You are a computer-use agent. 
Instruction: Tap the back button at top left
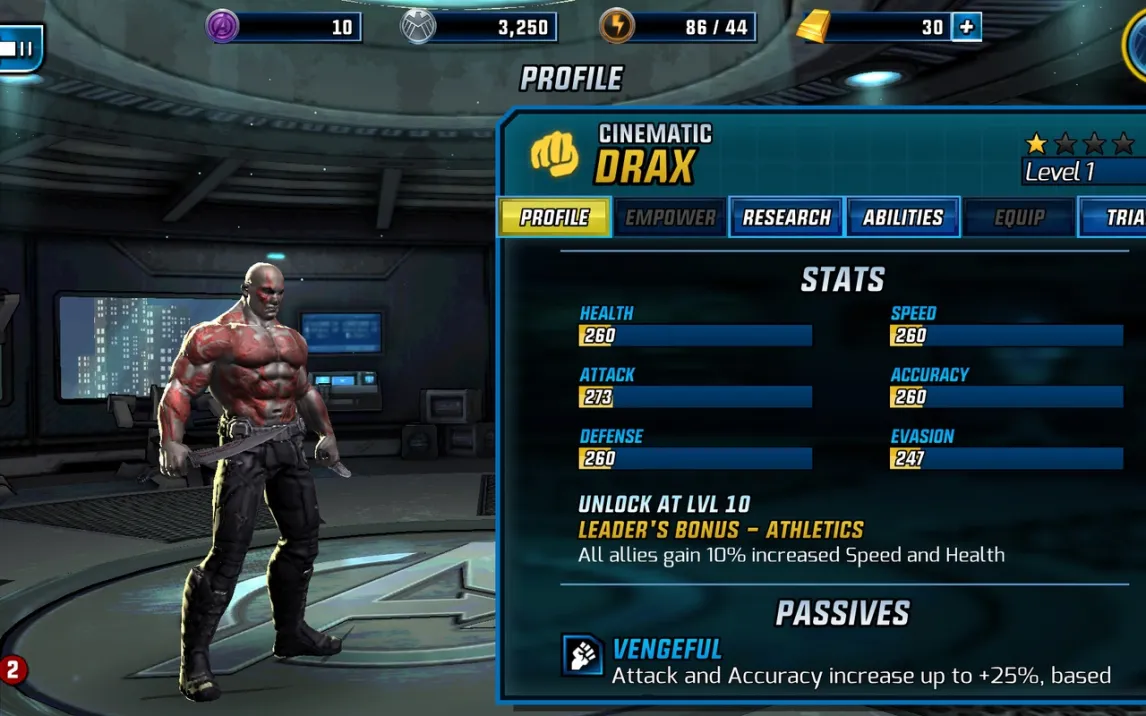click(x=20, y=47)
